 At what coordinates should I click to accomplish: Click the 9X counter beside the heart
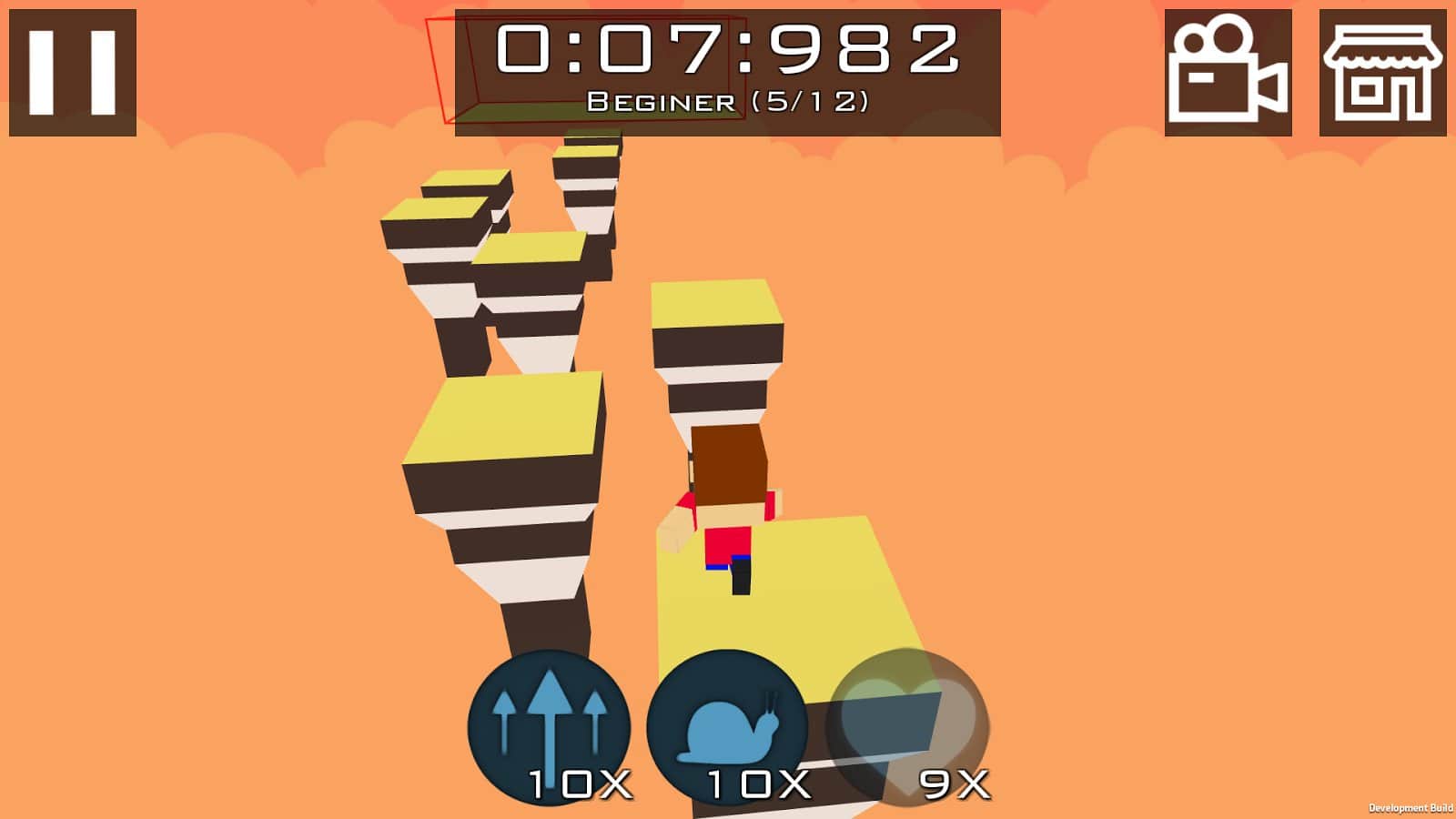952,784
